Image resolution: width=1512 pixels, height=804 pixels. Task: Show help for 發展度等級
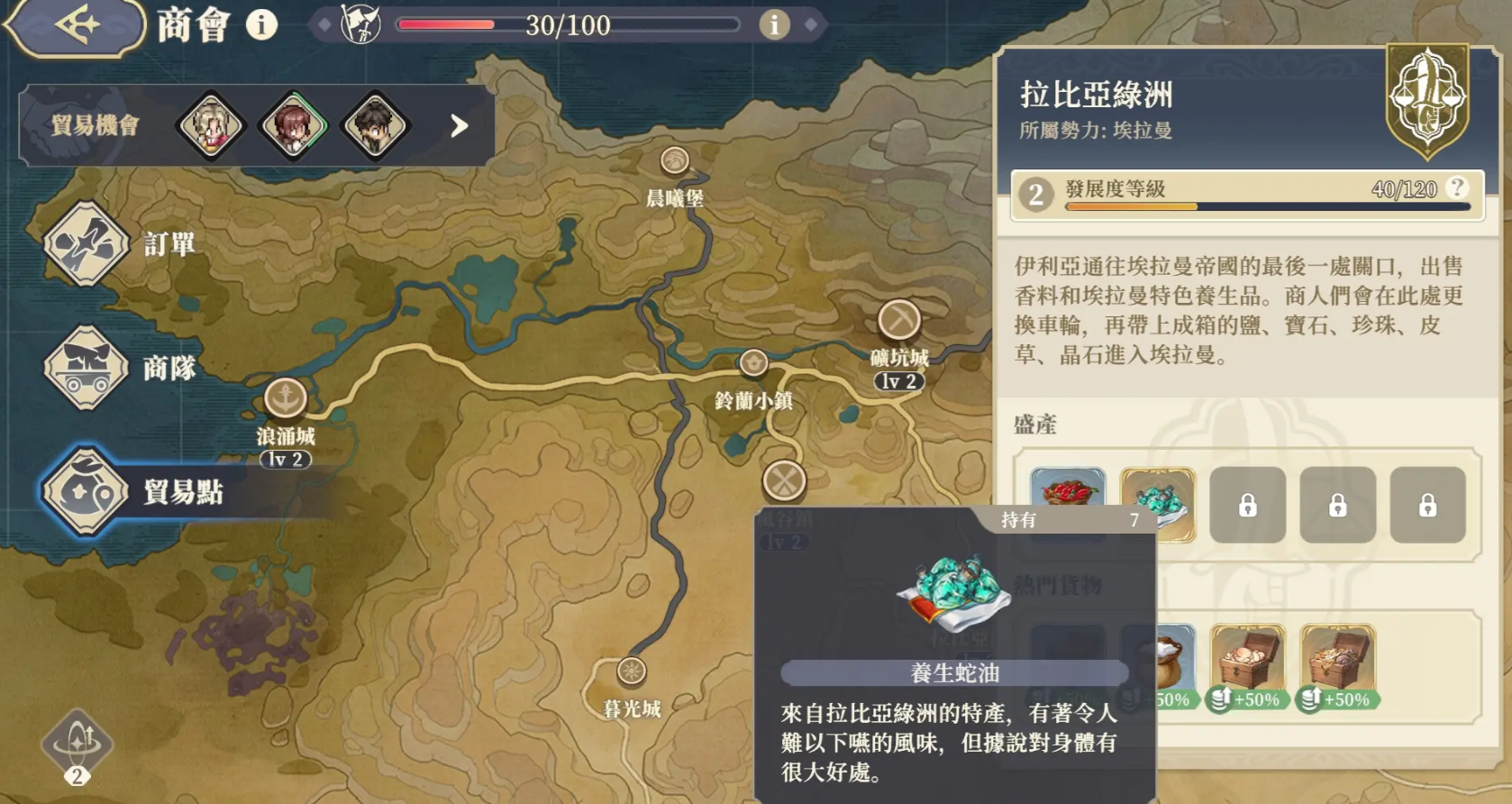click(1456, 187)
